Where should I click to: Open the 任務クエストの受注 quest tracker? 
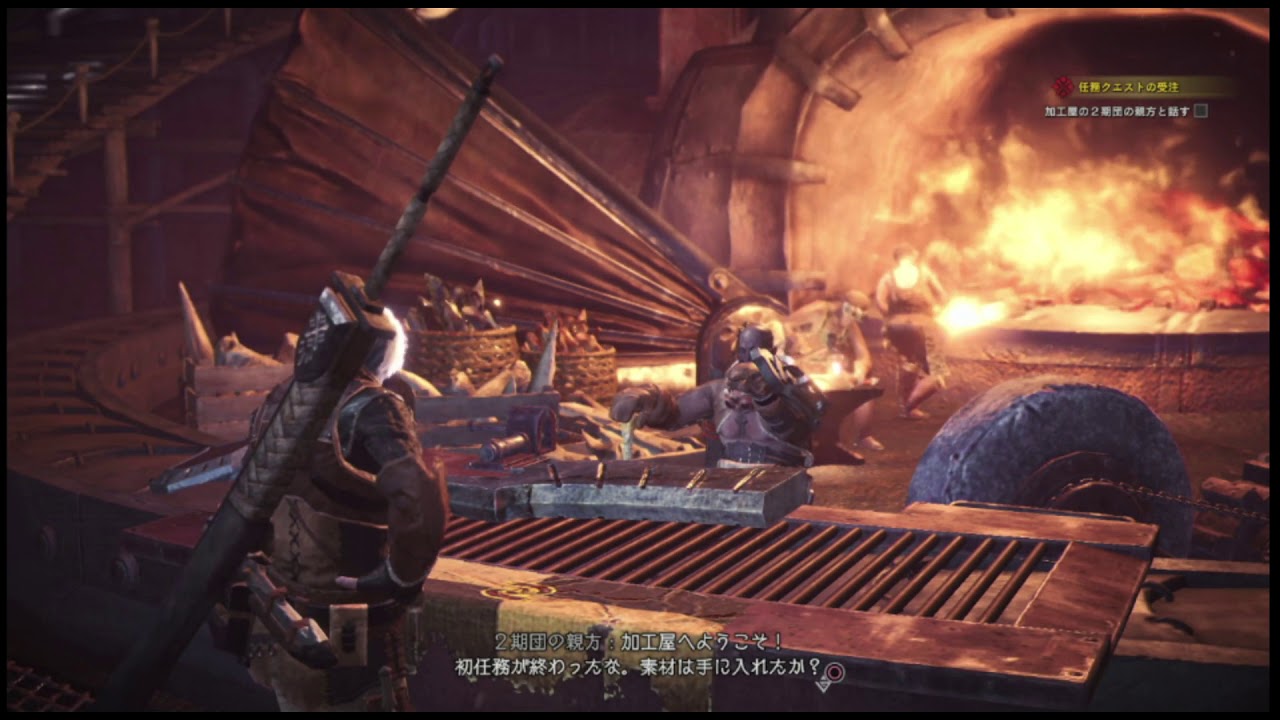click(1130, 88)
